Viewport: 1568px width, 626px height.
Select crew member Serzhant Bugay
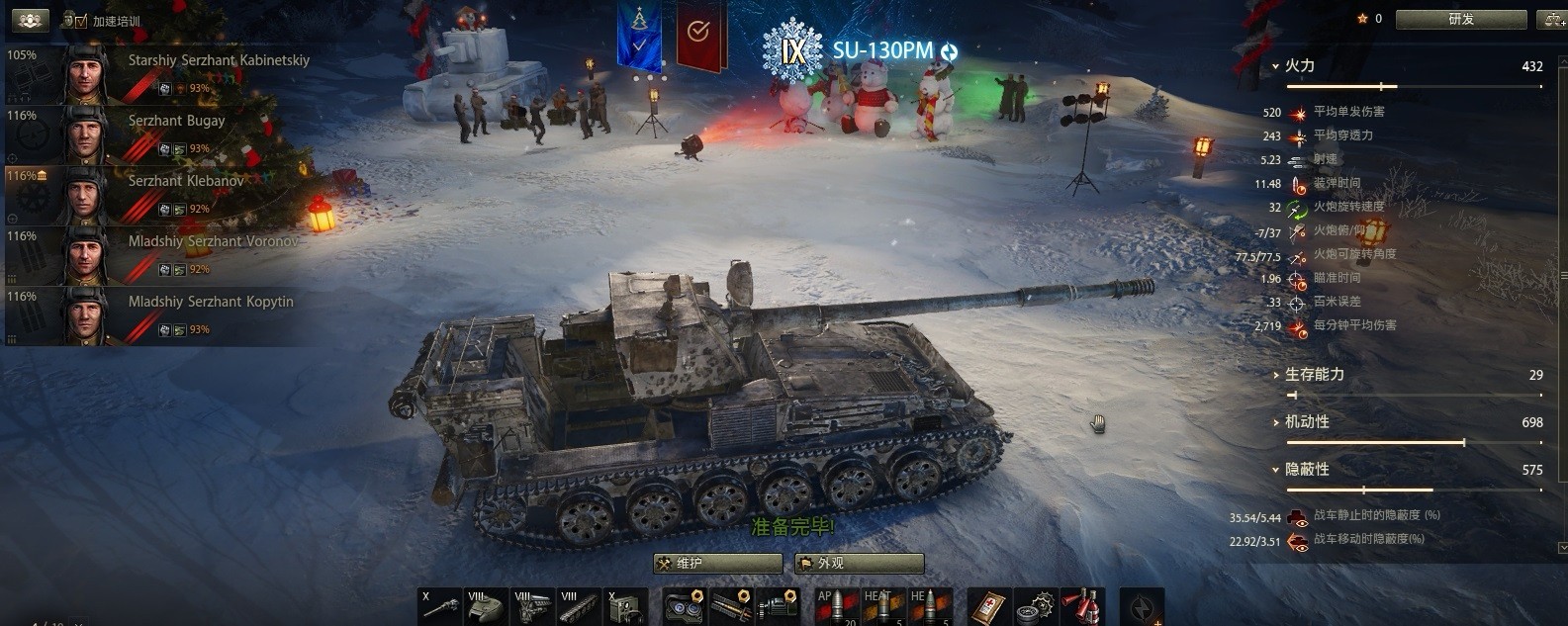coord(158,134)
